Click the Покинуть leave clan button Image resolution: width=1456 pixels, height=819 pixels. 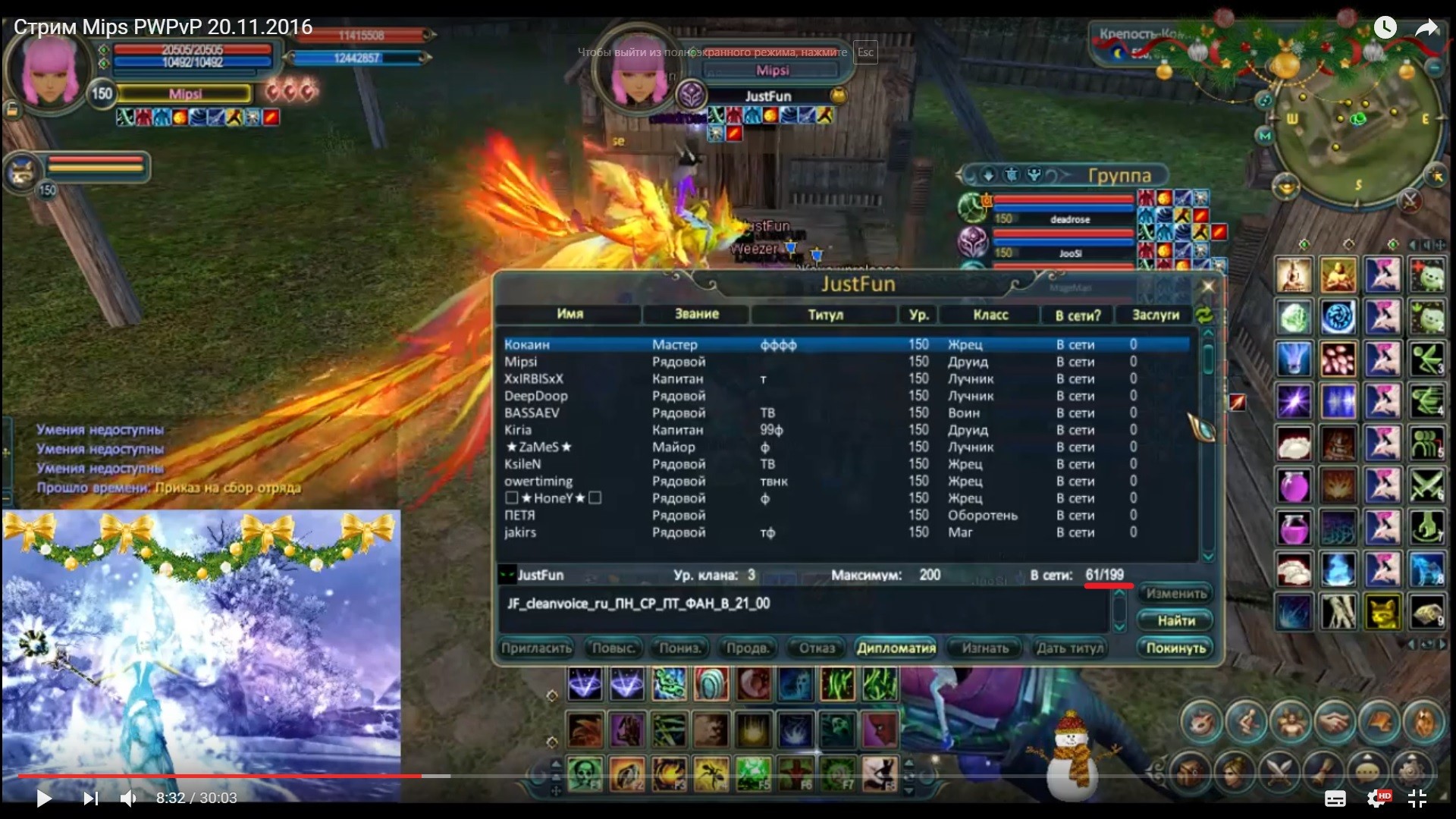[x=1175, y=648]
